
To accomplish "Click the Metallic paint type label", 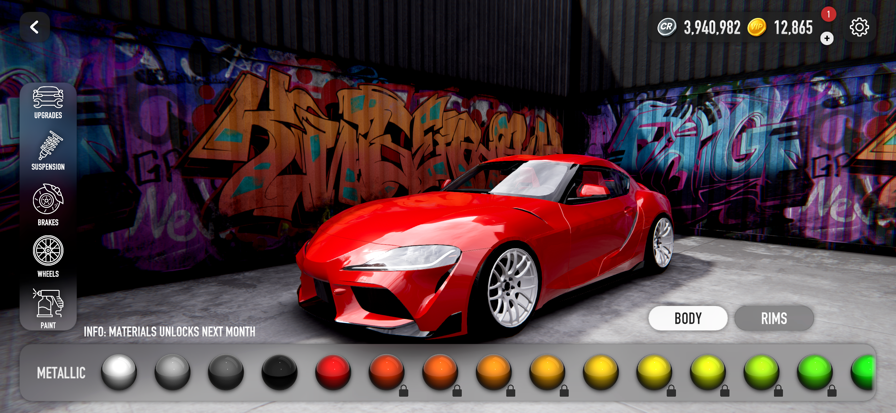I will click(x=61, y=373).
